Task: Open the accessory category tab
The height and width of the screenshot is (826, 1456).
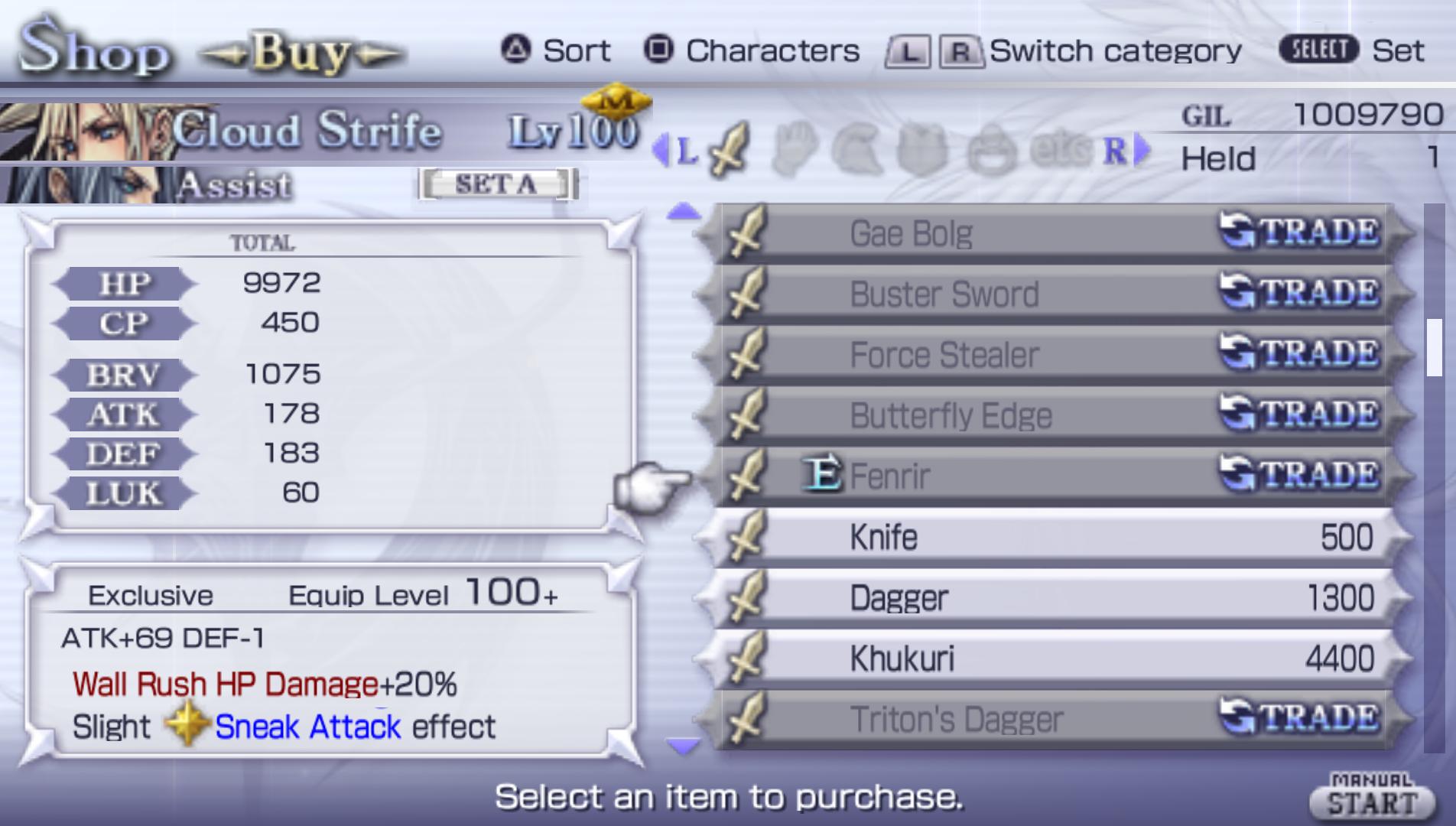Action: [992, 151]
